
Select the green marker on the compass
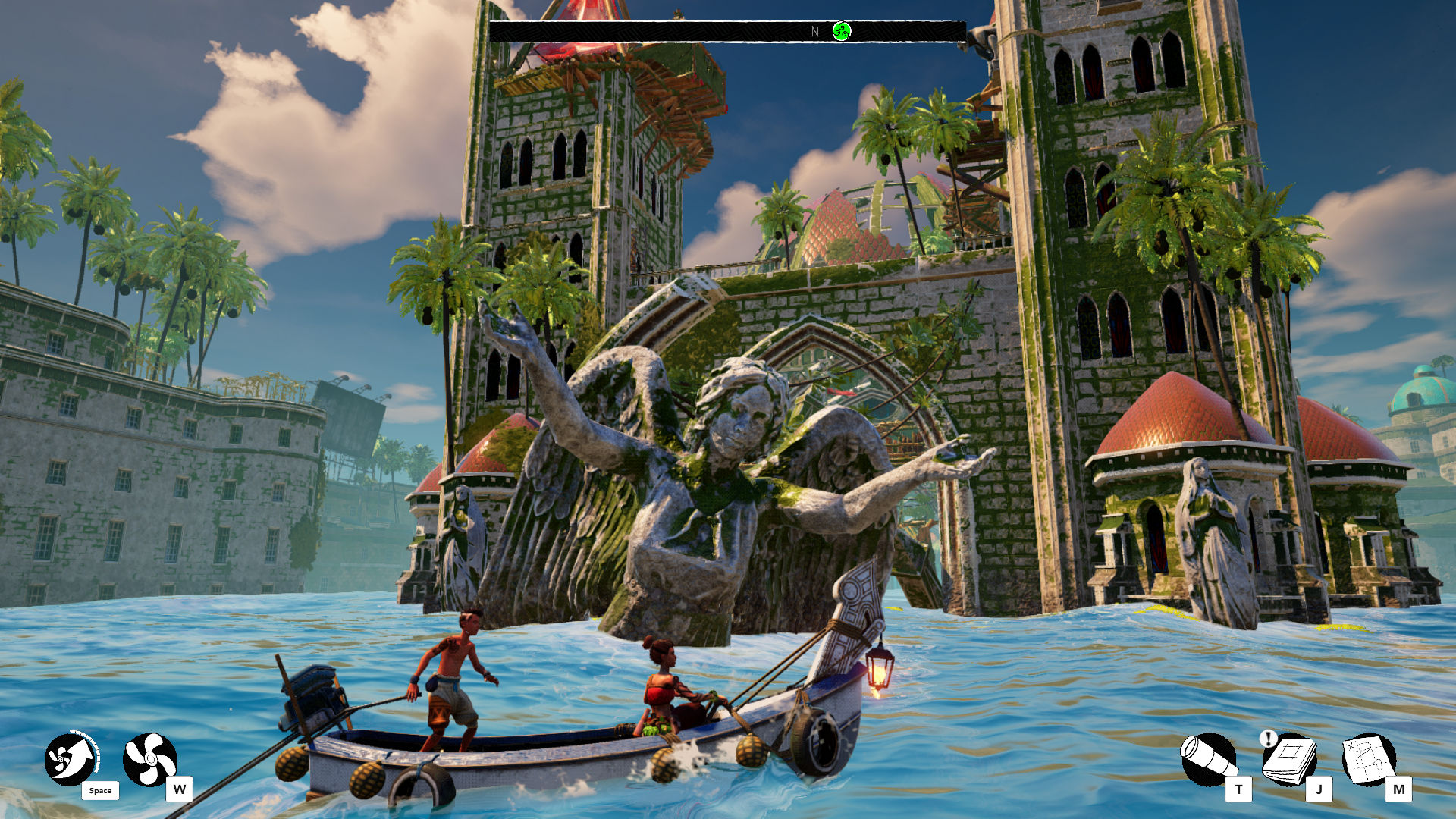pyautogui.click(x=842, y=31)
